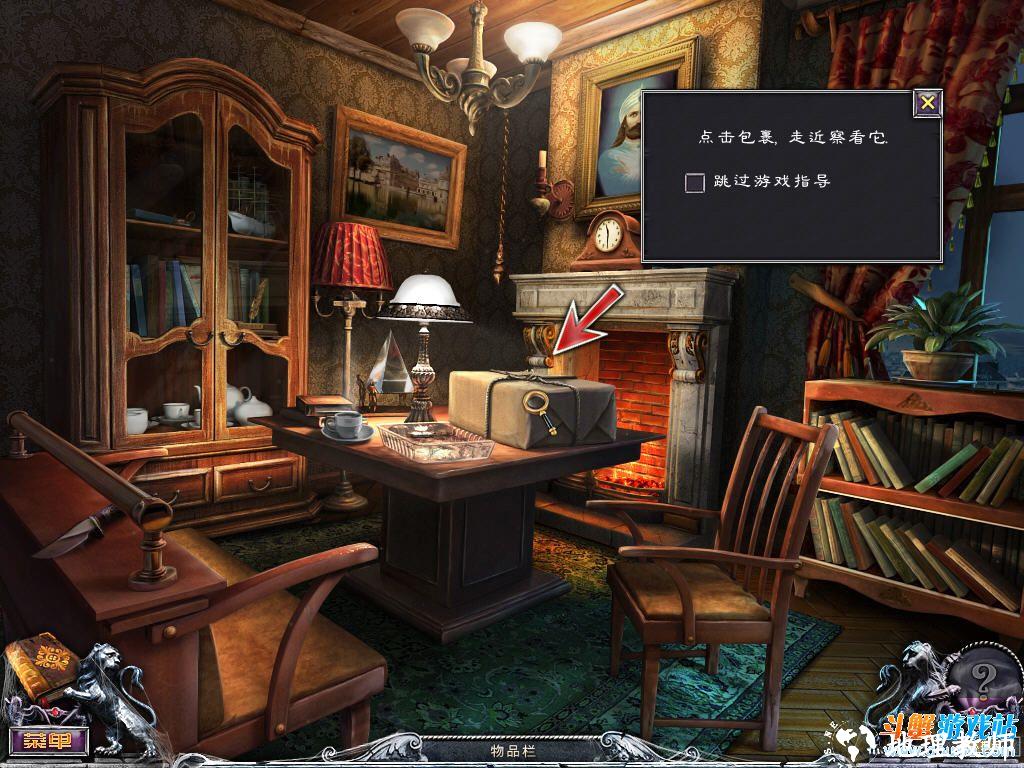Viewport: 1024px width, 768px height.
Task: Close the tutorial hint dialog
Action: (x=928, y=103)
